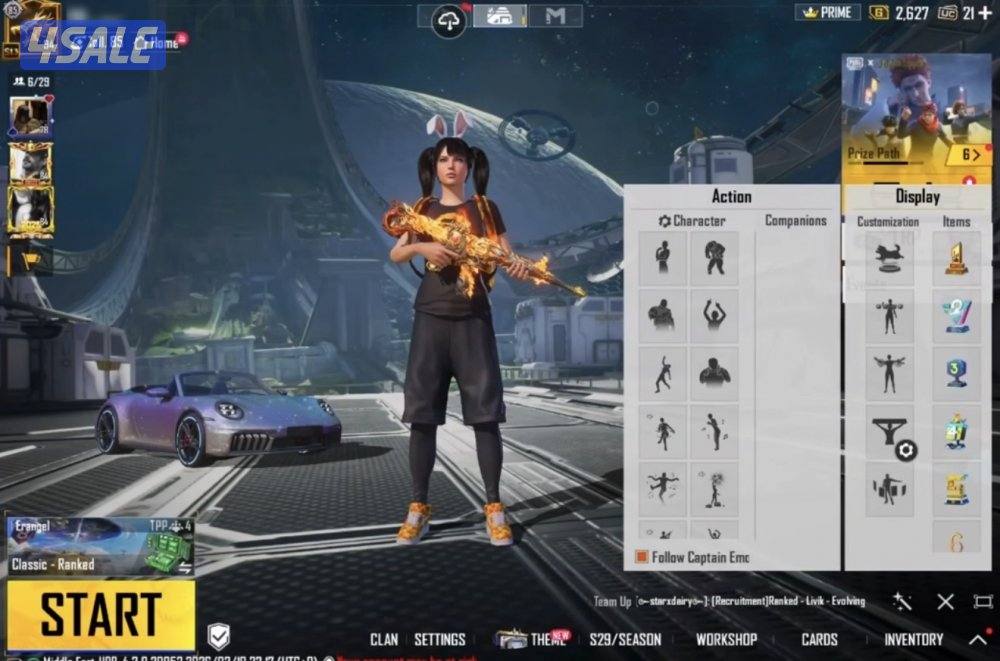Select the Character tab in the Action panel
The width and height of the screenshot is (1000, 661).
coord(692,220)
